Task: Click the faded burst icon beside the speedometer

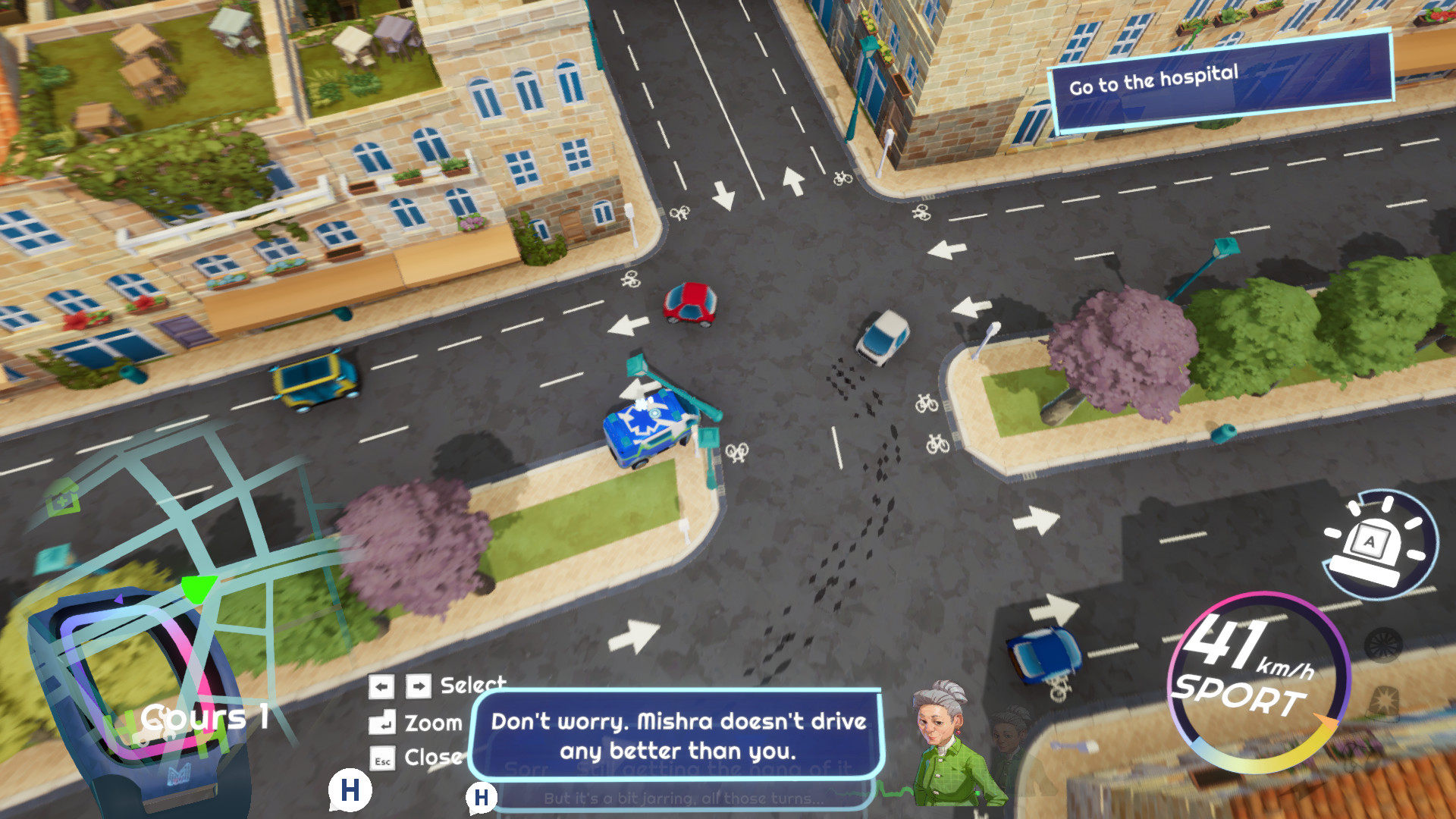Action: [1385, 700]
